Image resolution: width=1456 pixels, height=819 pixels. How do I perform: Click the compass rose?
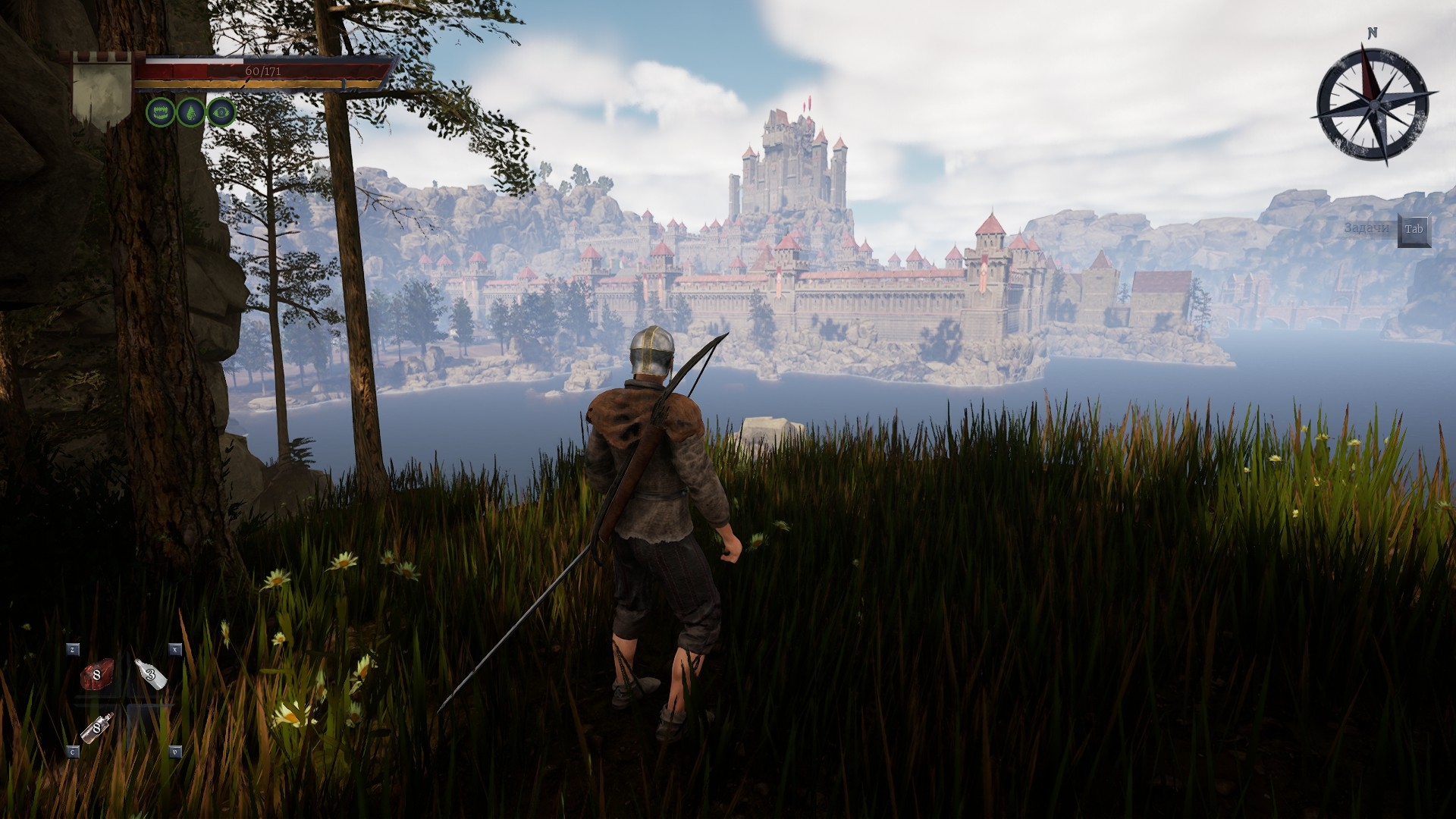tap(1372, 102)
